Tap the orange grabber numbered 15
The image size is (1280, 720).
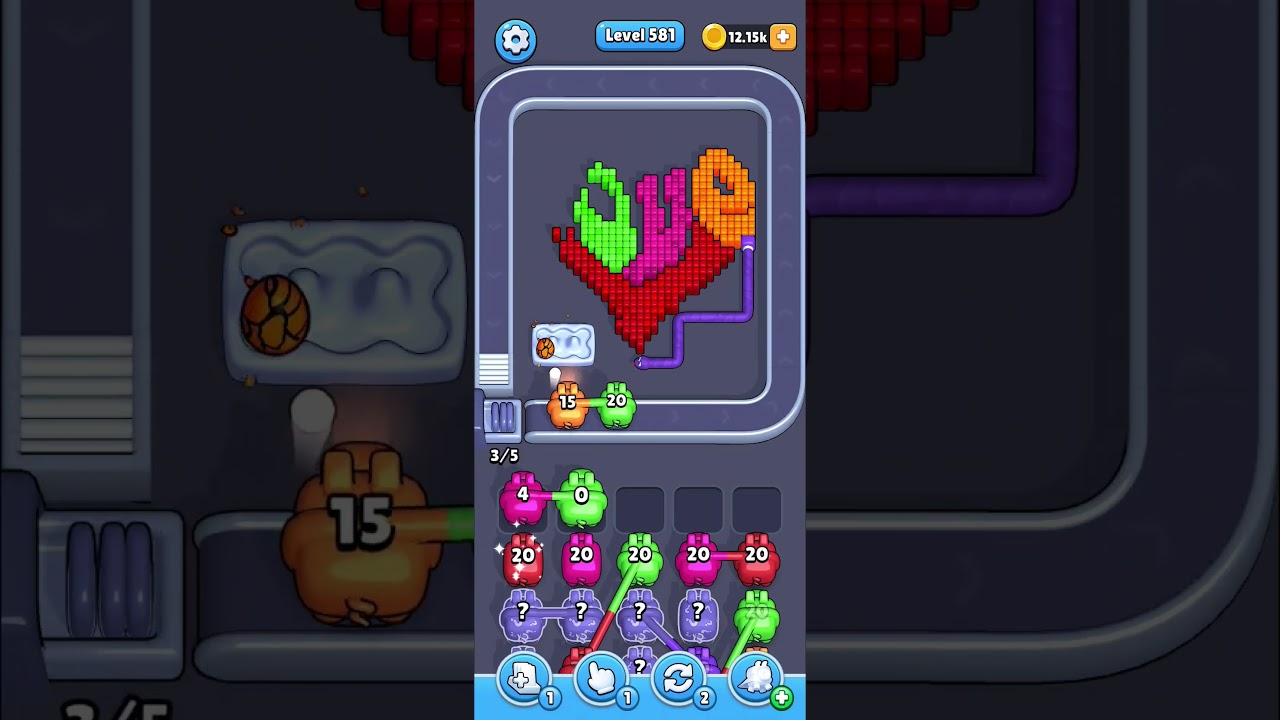tap(568, 404)
